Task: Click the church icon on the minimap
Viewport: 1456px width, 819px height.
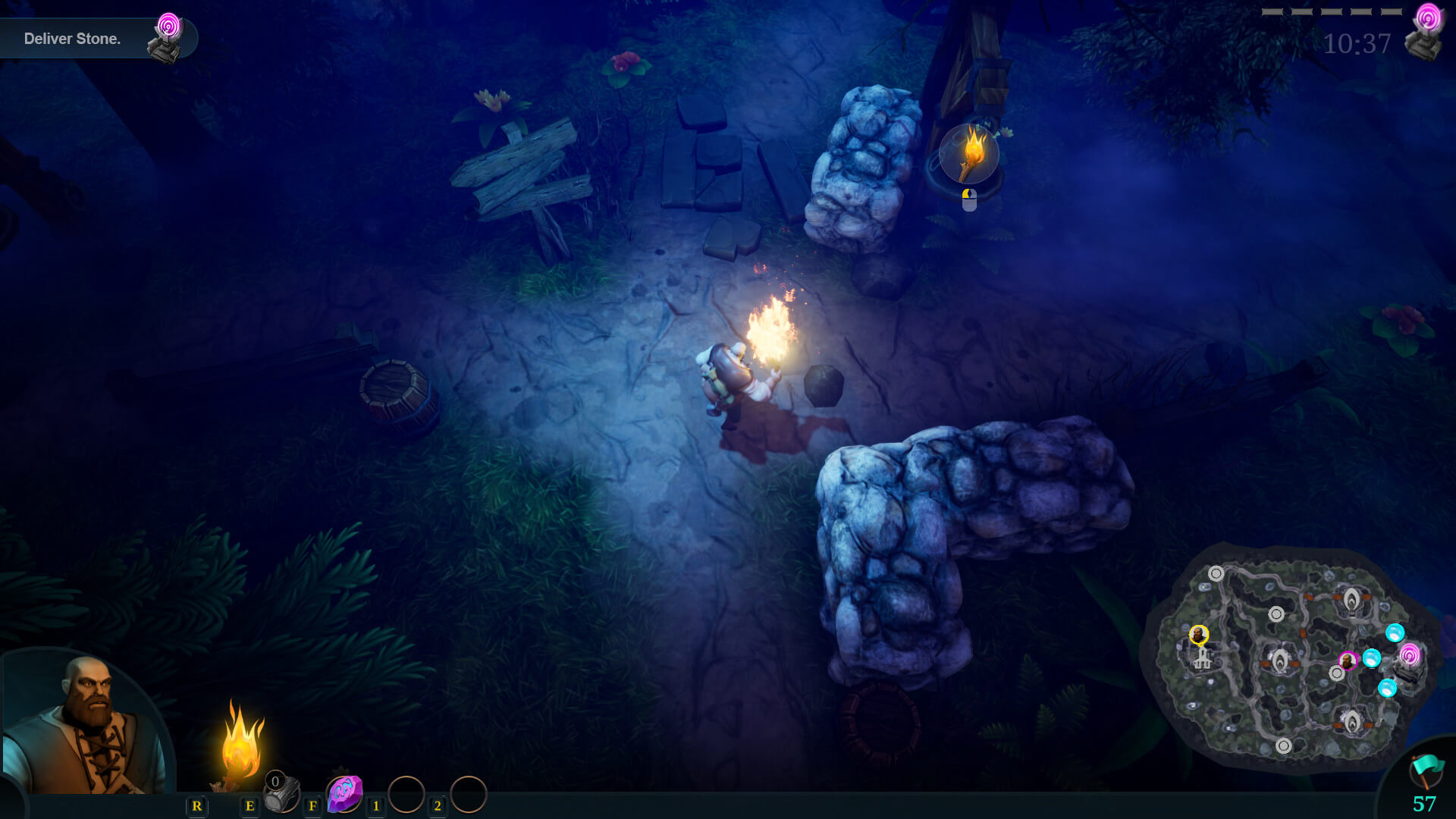Action: 1203,658
